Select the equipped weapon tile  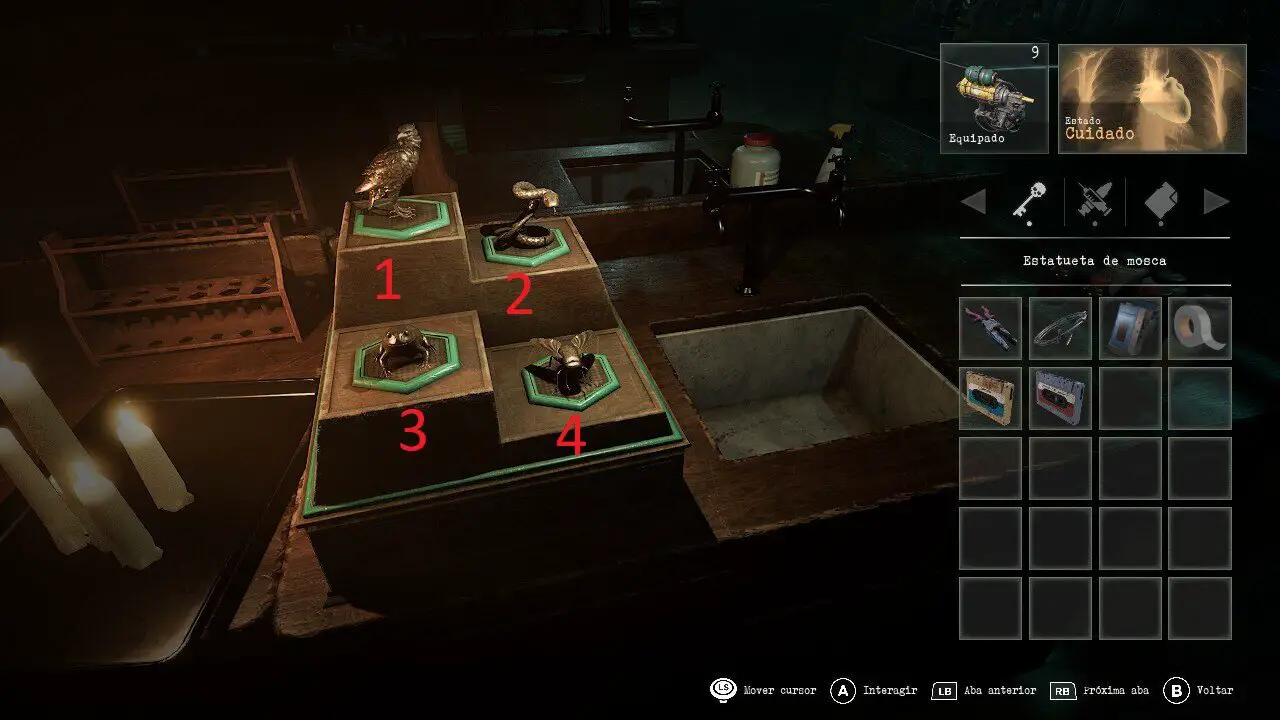pyautogui.click(x=994, y=98)
